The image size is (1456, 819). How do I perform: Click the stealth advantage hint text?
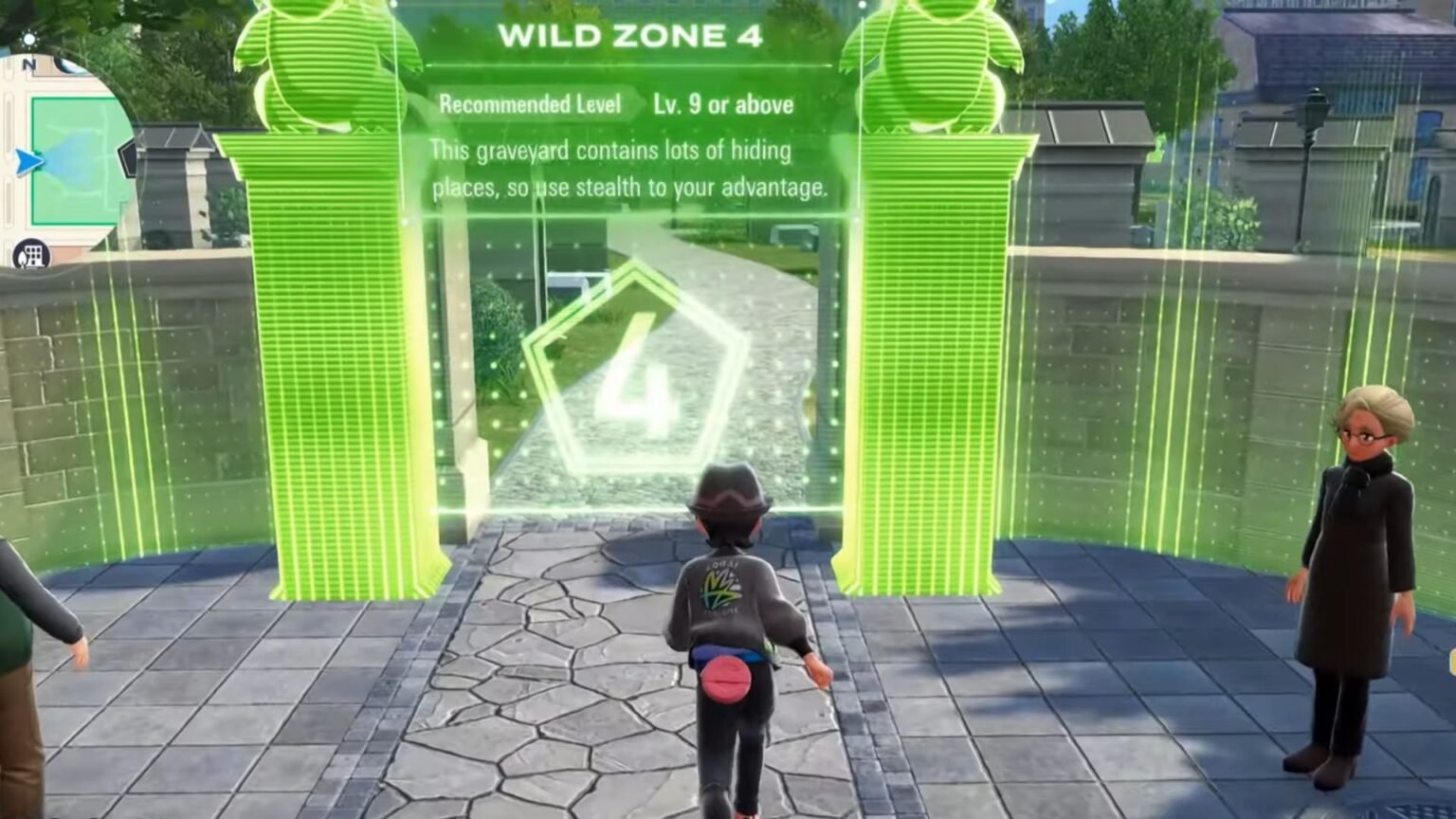tap(630, 189)
